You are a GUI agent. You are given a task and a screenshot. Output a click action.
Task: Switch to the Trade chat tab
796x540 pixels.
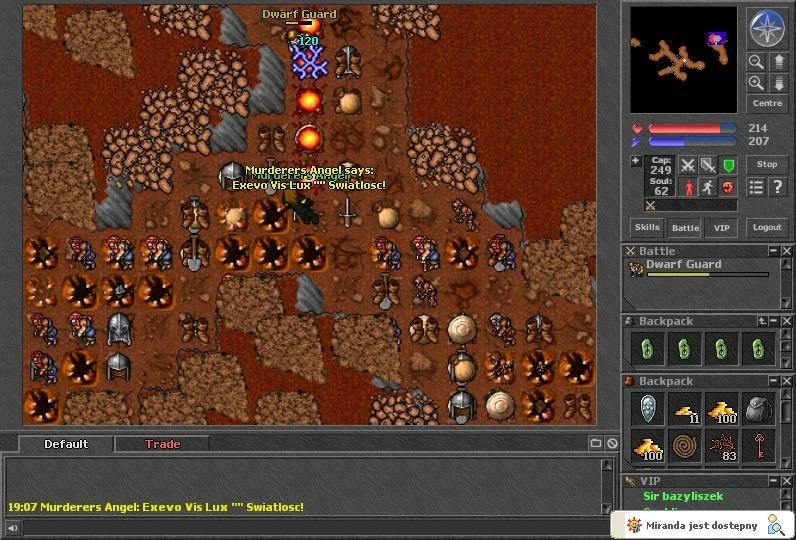pyautogui.click(x=162, y=444)
